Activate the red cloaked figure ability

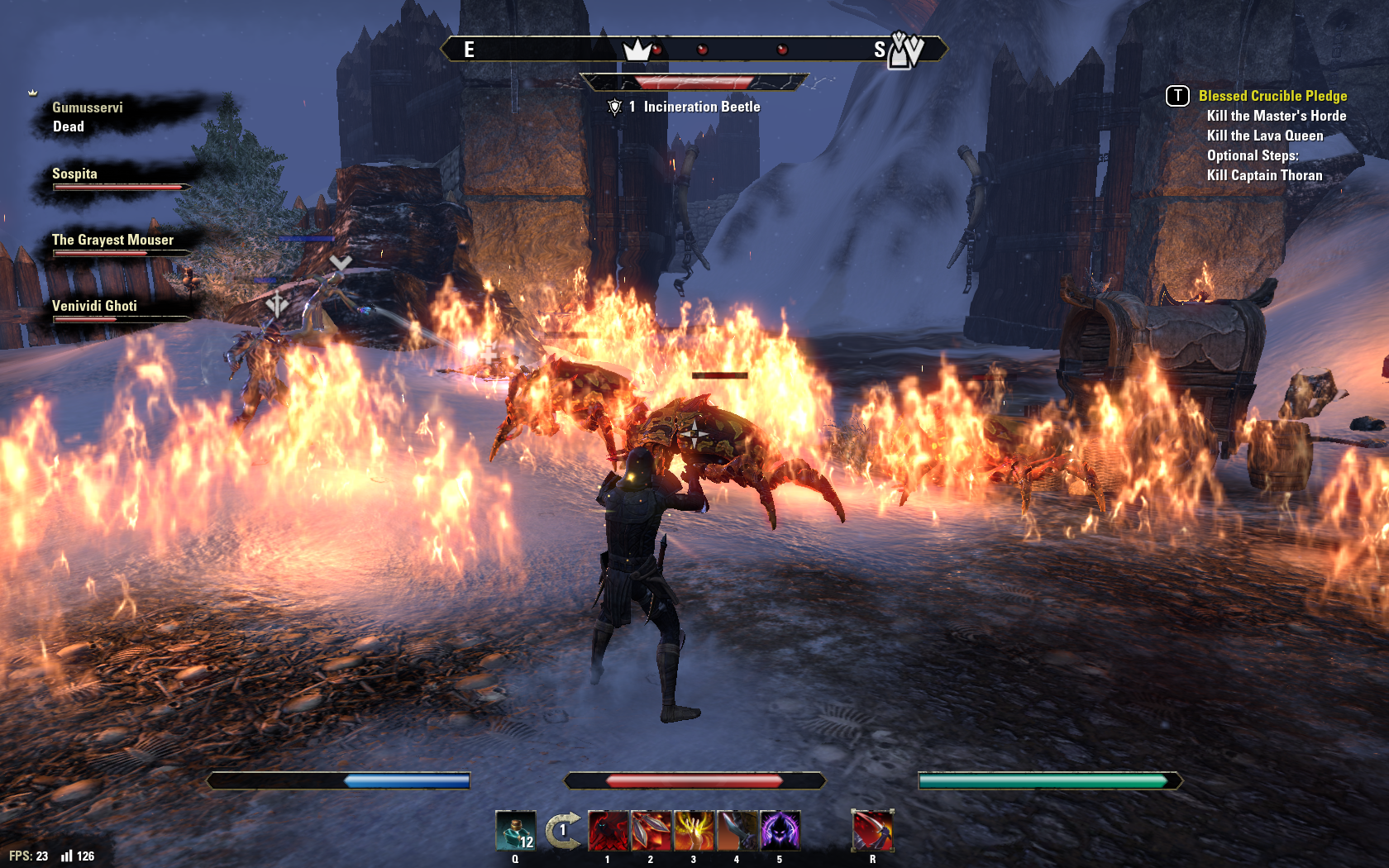point(608,830)
